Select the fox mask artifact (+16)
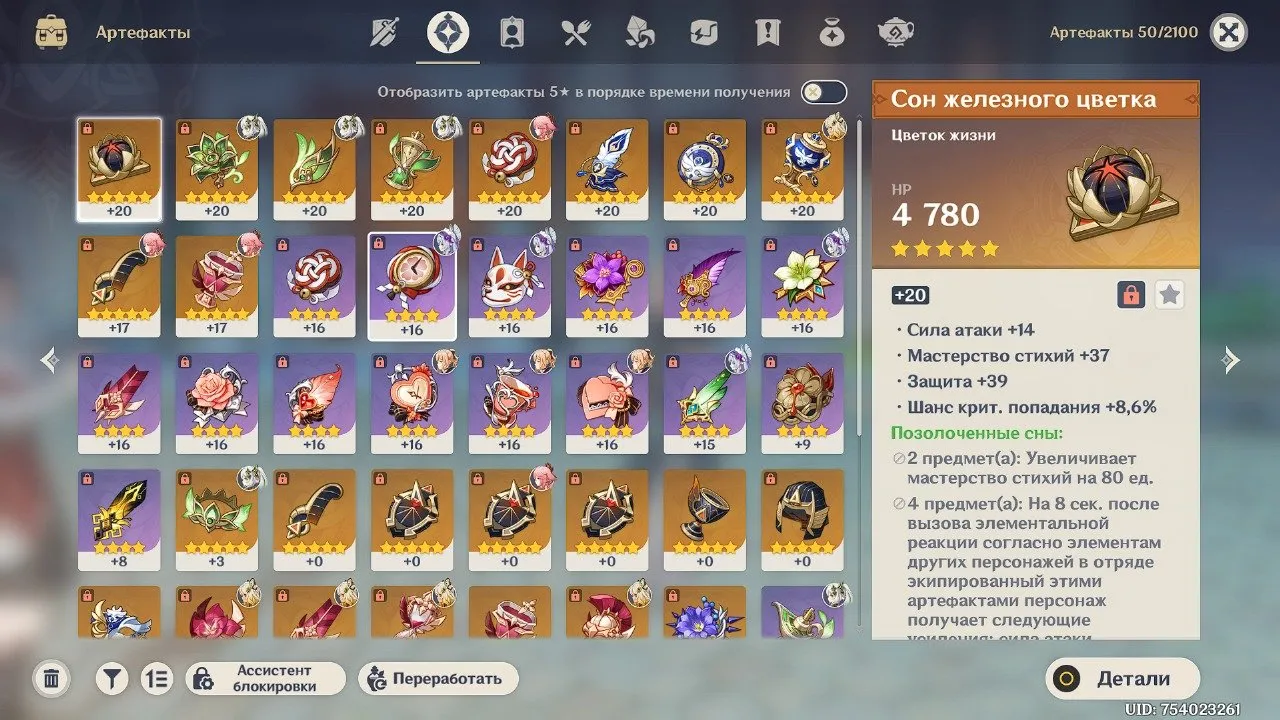Screen dimensions: 1280x720 point(509,282)
